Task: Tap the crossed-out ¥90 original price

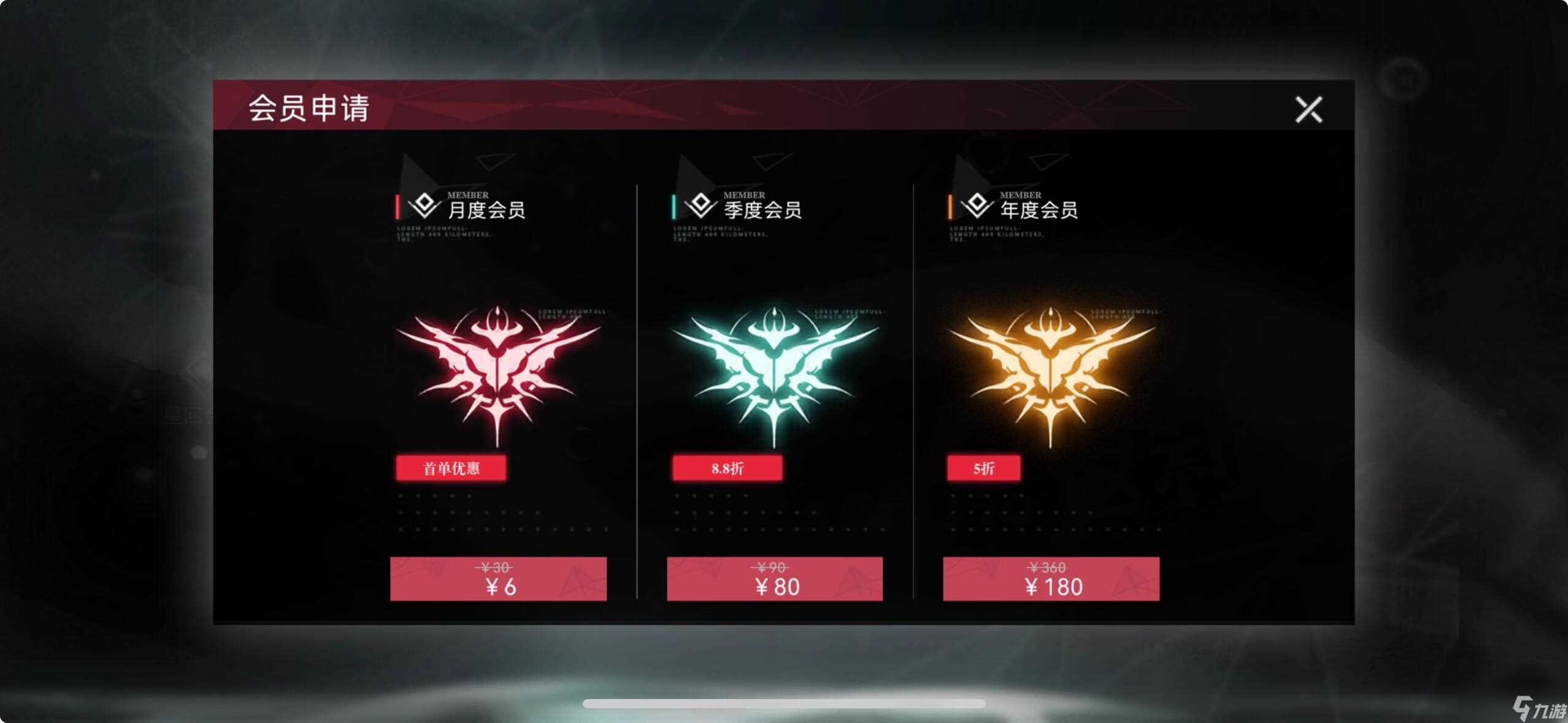Action: pos(770,567)
